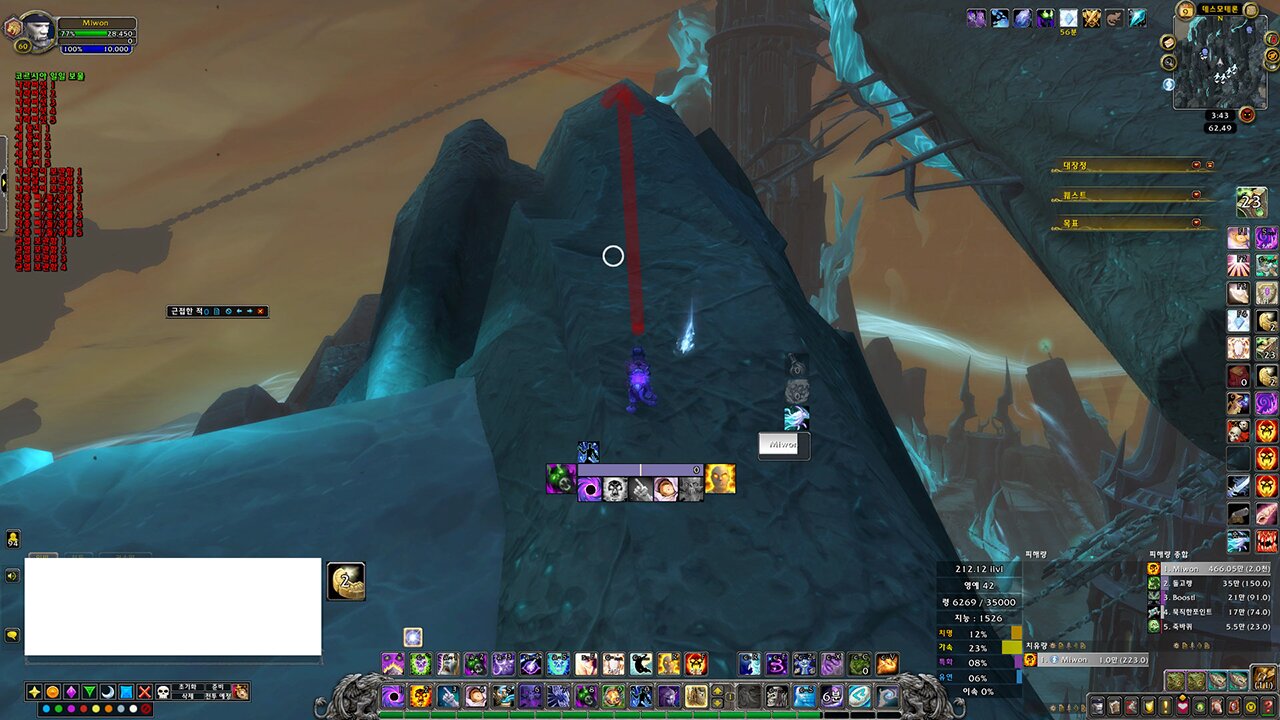Select the yellow star raid marker
This screenshot has width=1280, height=720.
point(34,692)
